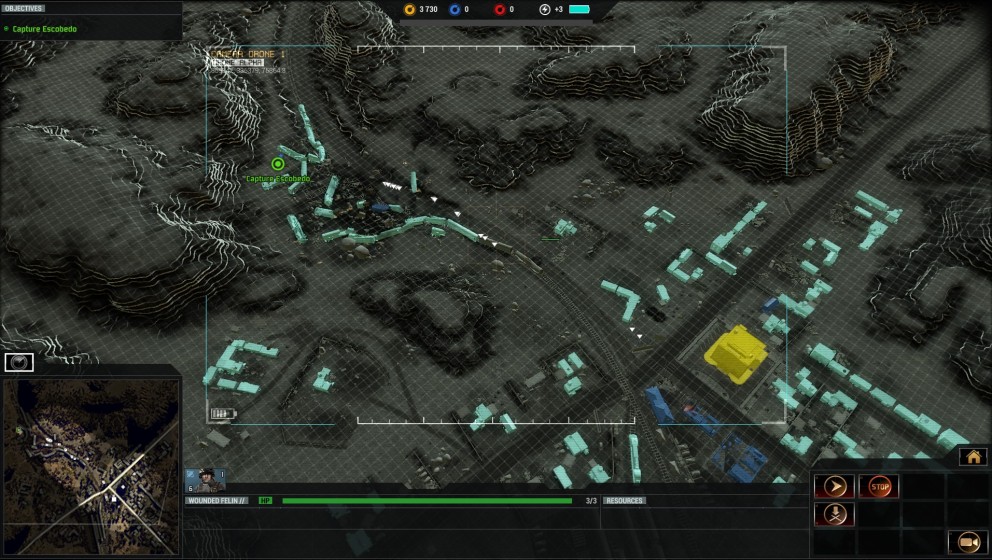Select the down-arrow crossed command icon
The width and height of the screenshot is (992, 560).
click(x=834, y=514)
